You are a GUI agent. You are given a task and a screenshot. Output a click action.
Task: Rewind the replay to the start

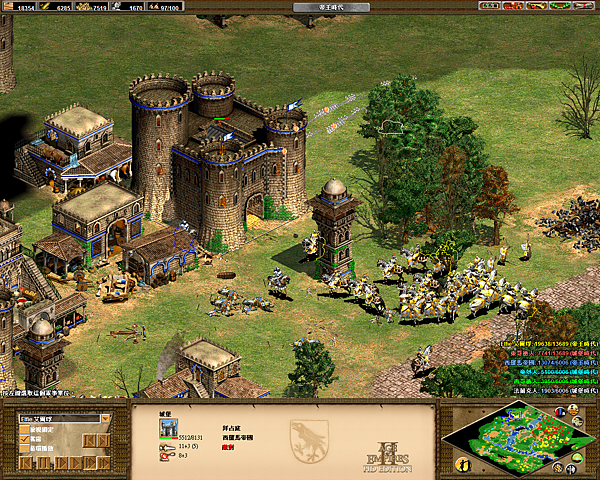[24, 464]
